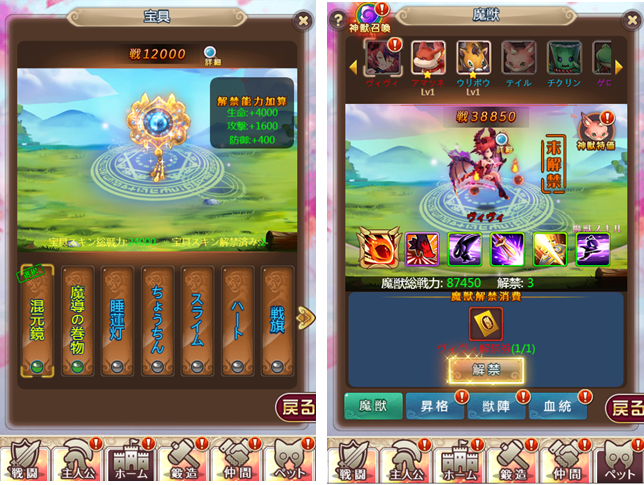The height and width of the screenshot is (485, 644).
Task: Select the 睡蓮灯 treasure plaque
Action: click(119, 321)
